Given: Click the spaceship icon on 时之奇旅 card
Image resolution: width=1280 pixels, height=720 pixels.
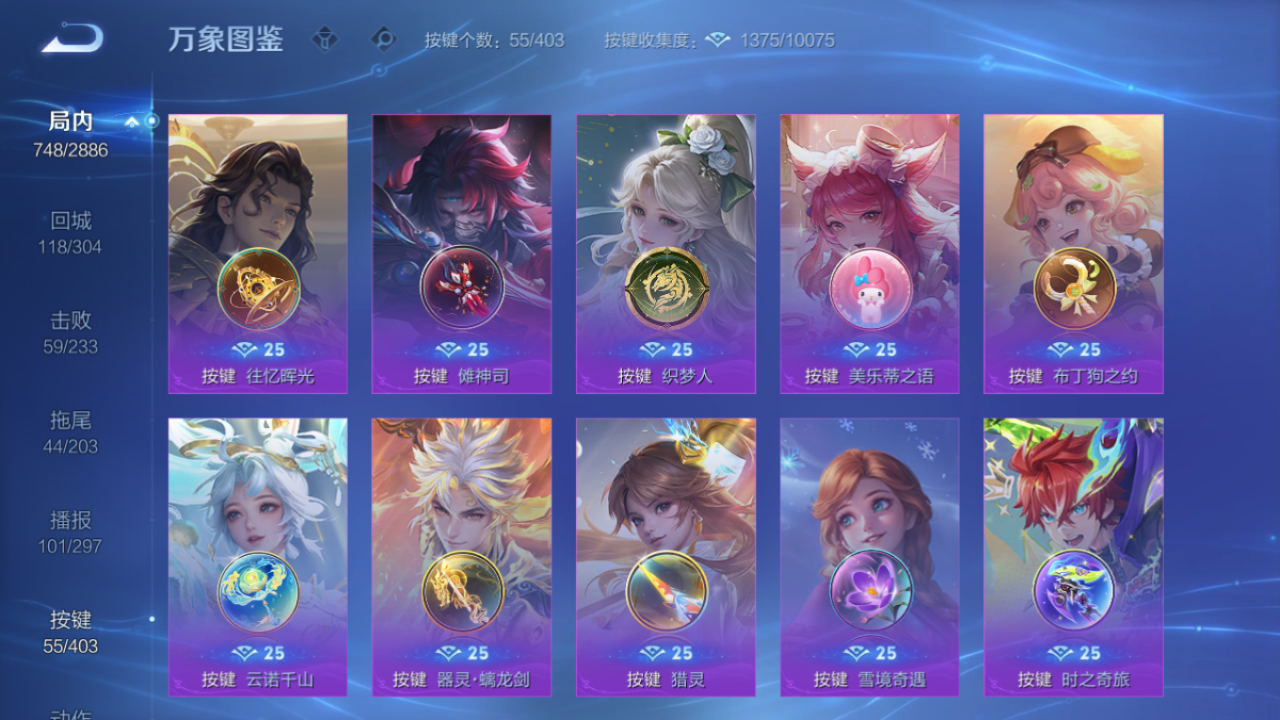Looking at the screenshot, I should pos(1072,590).
